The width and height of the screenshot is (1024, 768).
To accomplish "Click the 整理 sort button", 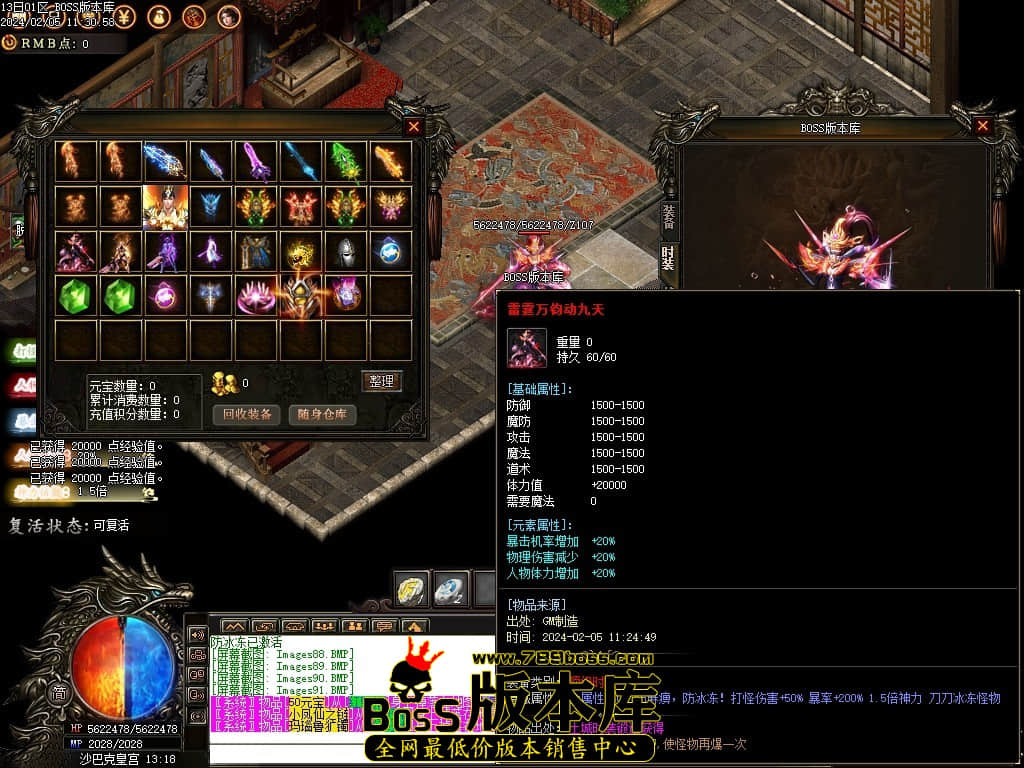I will [381, 381].
